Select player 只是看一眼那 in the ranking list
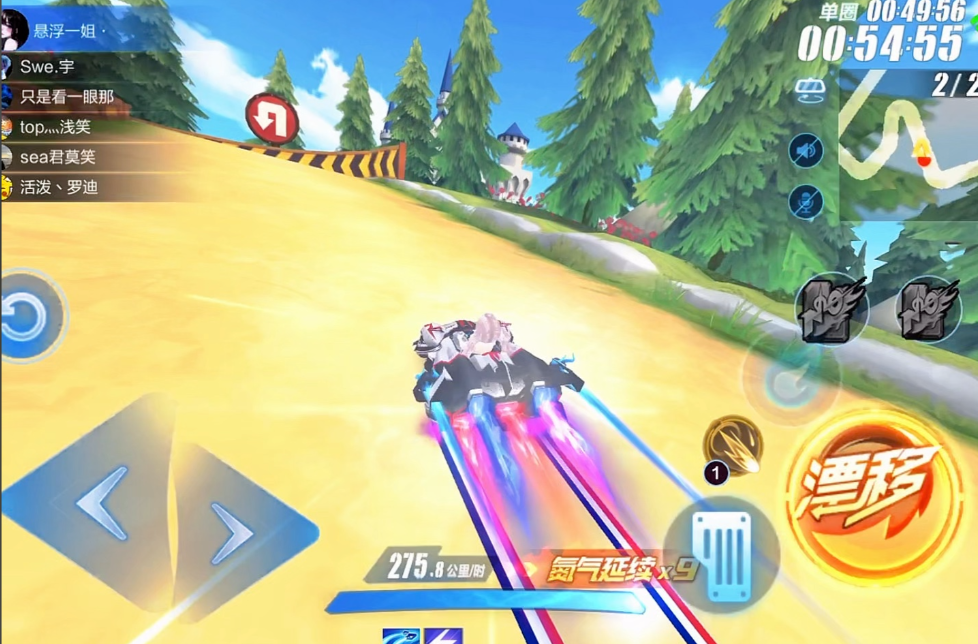The width and height of the screenshot is (978, 644). tap(66, 97)
